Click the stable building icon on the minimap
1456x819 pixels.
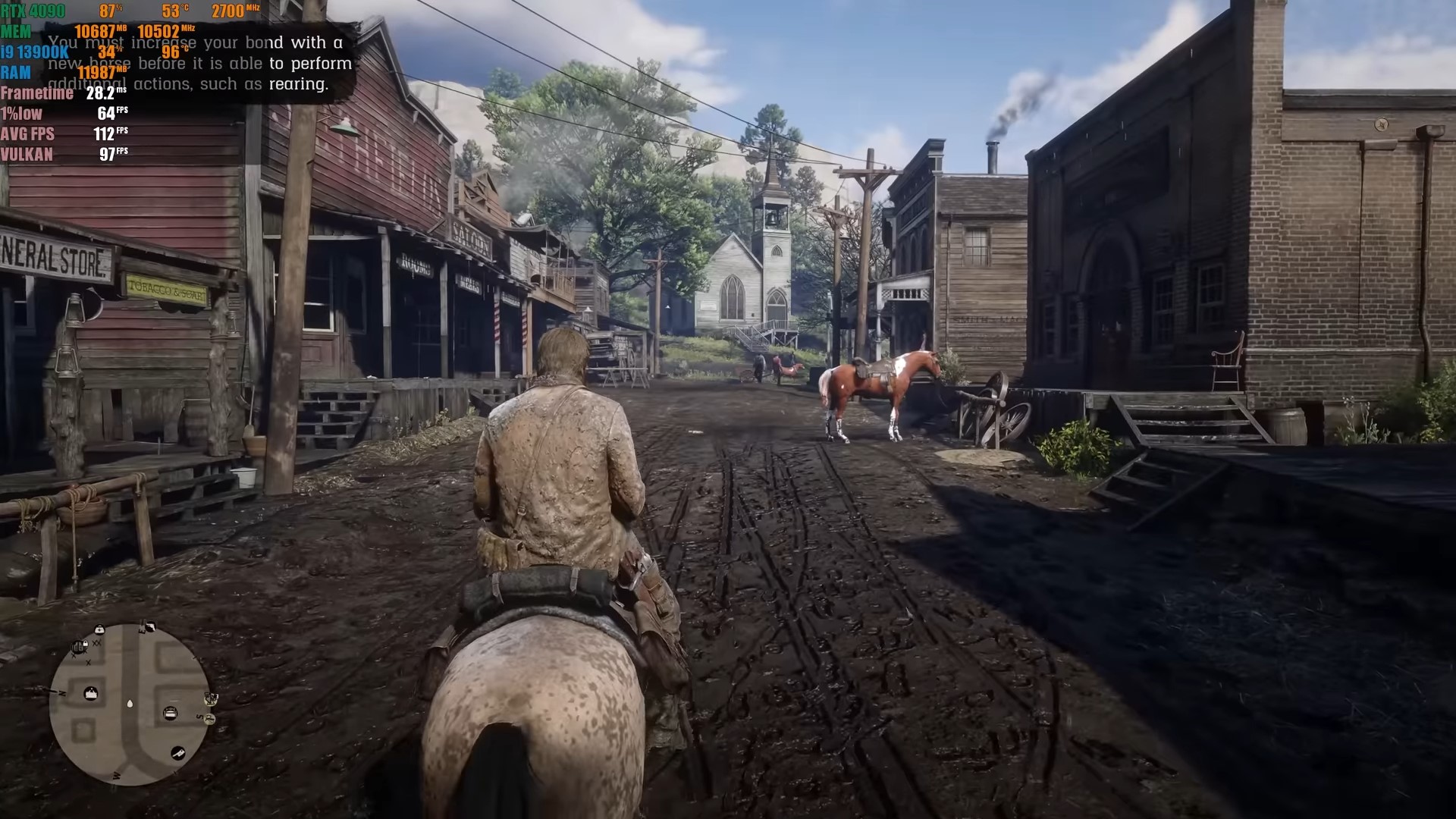(91, 692)
